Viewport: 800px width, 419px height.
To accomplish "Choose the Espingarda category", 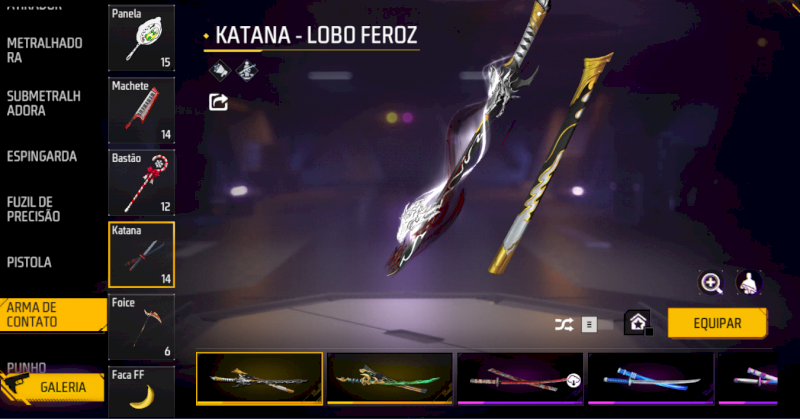I will tap(43, 157).
